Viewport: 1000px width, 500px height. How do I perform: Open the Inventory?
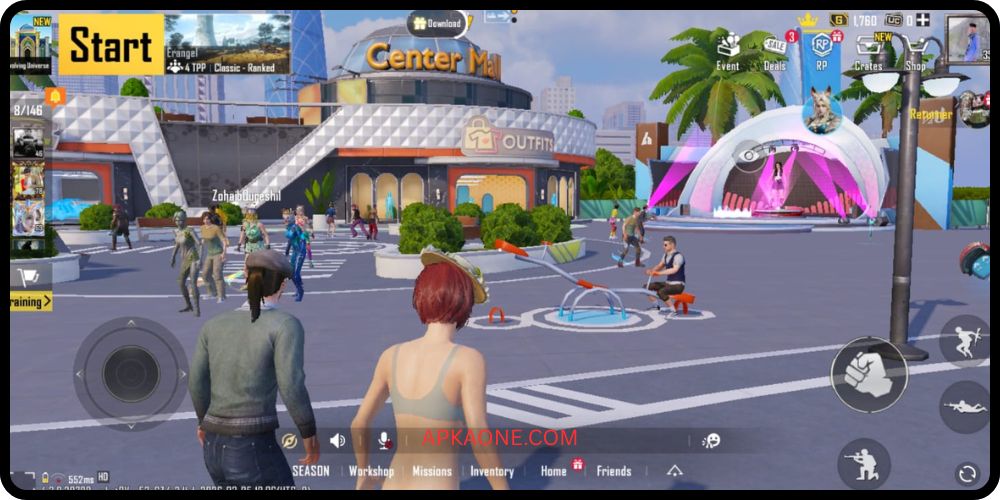click(x=492, y=471)
